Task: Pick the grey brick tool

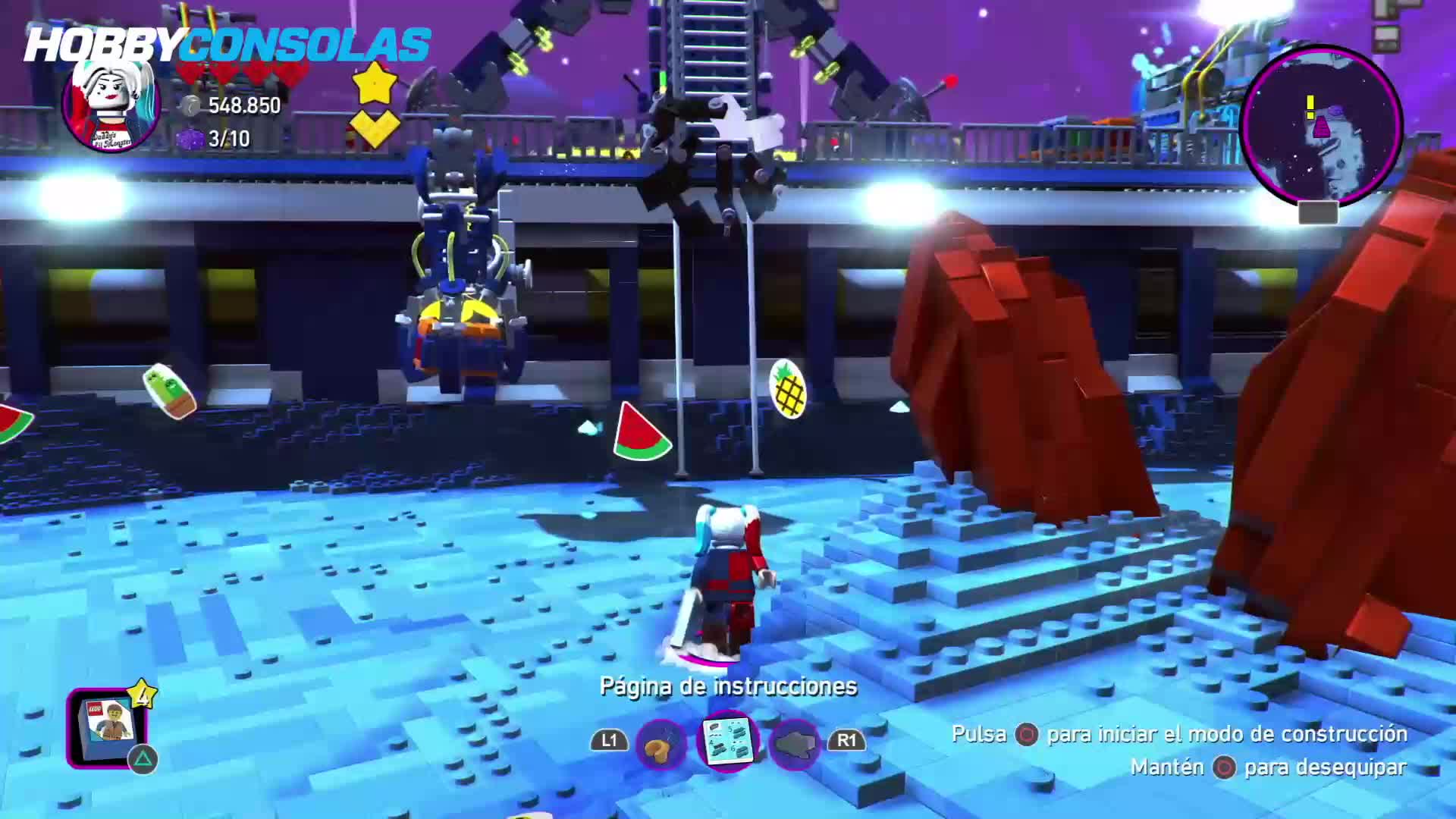Action: pyautogui.click(x=794, y=744)
